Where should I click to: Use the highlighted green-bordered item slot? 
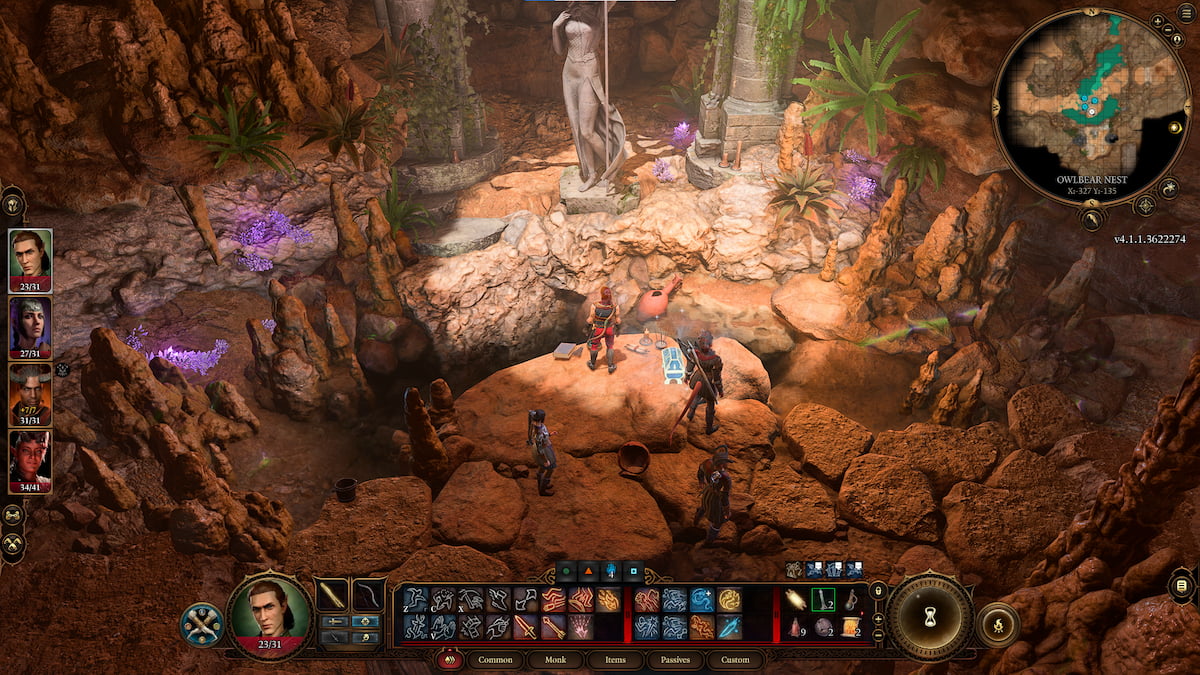pos(823,599)
